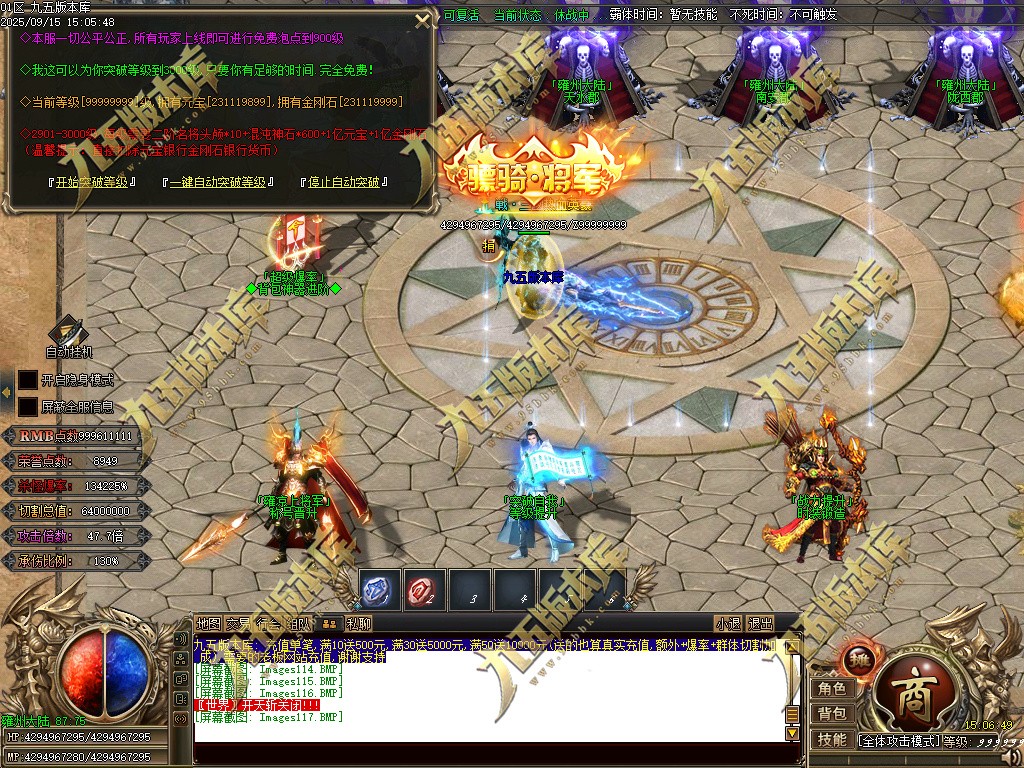Image resolution: width=1024 pixels, height=768 pixels.
Task: Open the 背包 bag inventory
Action: (x=832, y=713)
